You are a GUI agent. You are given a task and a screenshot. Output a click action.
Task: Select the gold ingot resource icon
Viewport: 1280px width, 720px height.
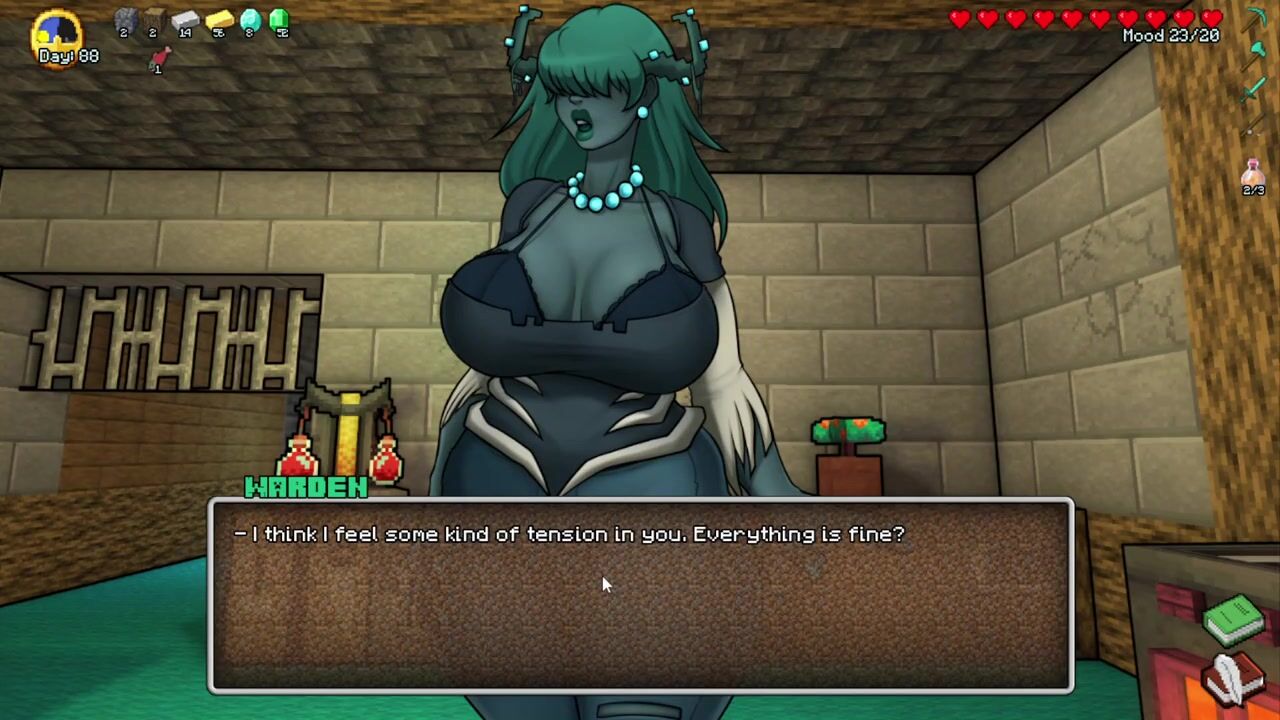pos(219,20)
